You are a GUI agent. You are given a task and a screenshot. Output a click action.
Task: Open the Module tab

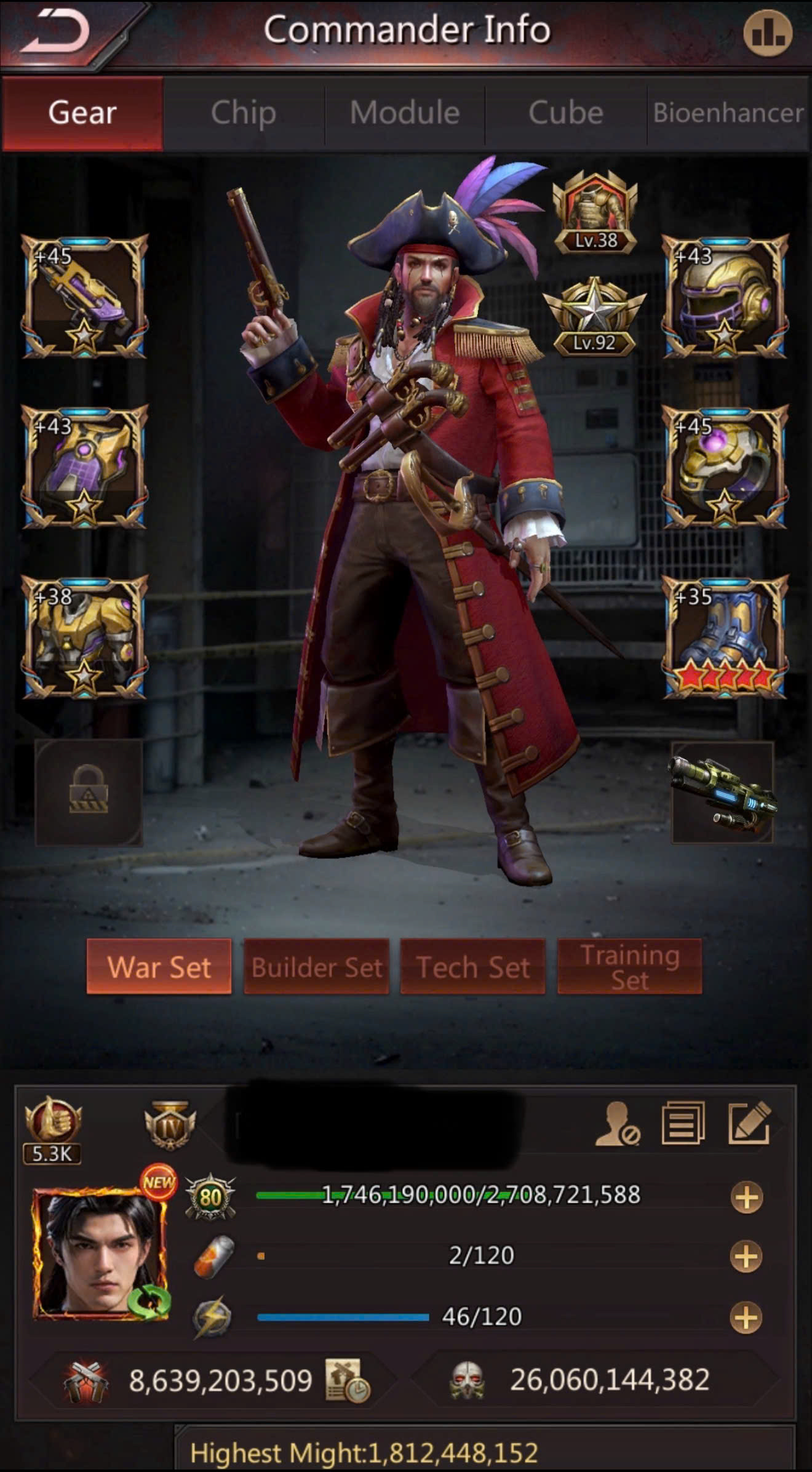405,113
